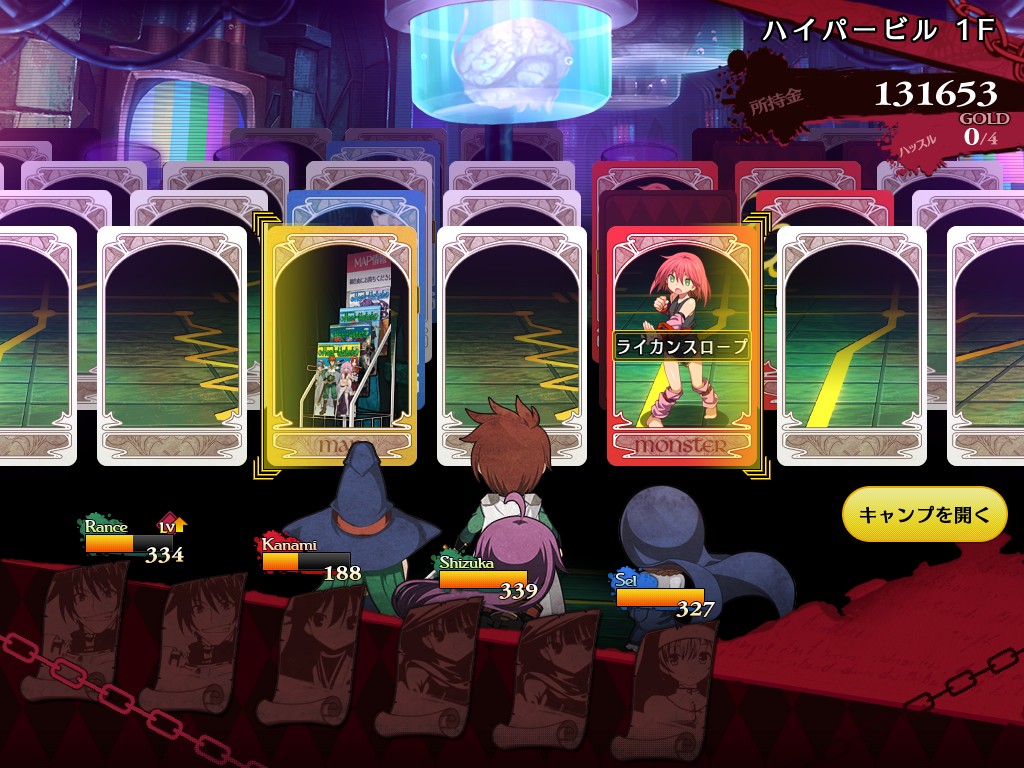Select the red ライカンスロープ monster card
Viewport: 1024px width, 768px height.
[x=683, y=345]
